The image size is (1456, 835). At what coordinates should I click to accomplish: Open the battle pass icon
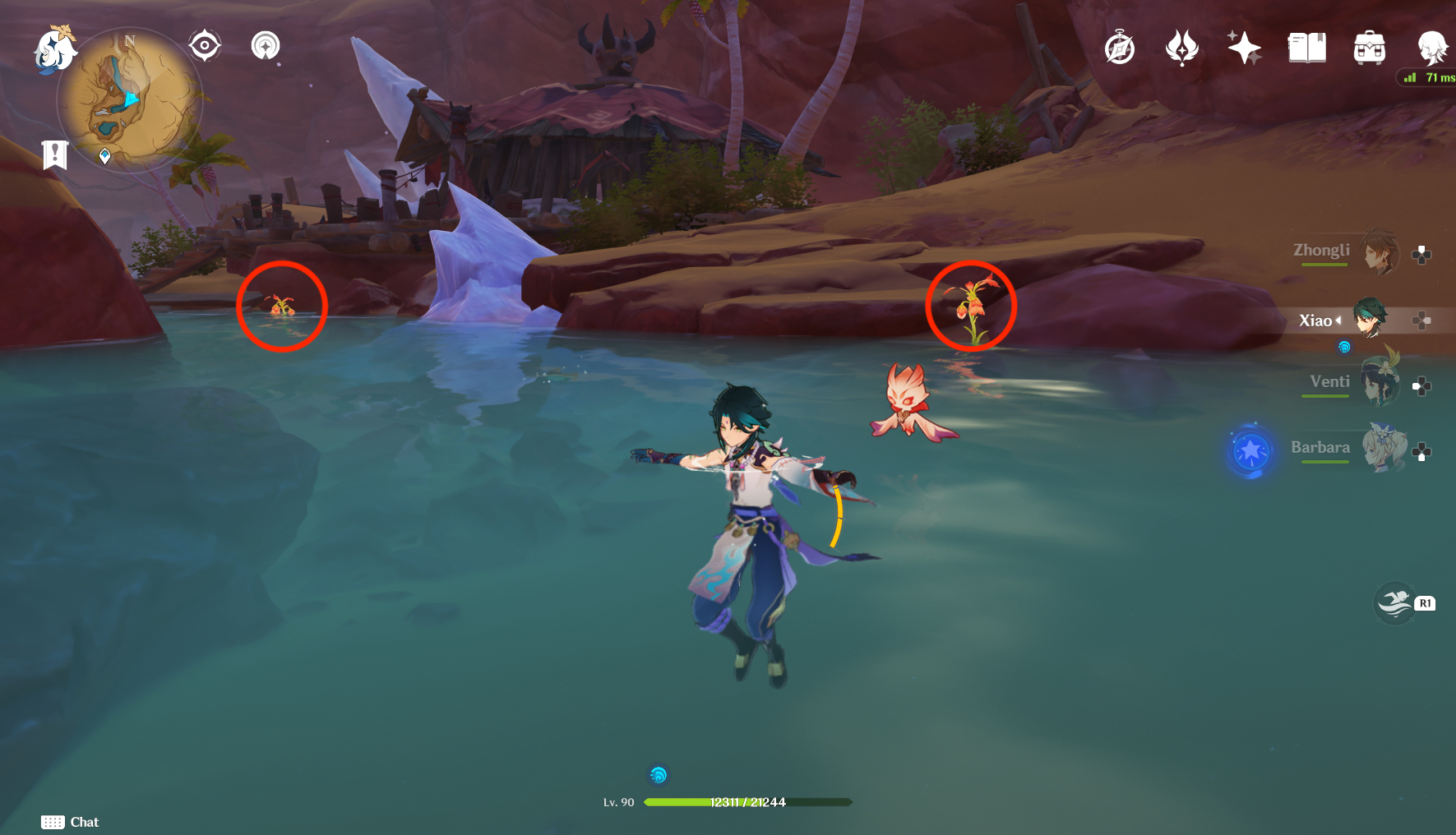coord(1182,48)
